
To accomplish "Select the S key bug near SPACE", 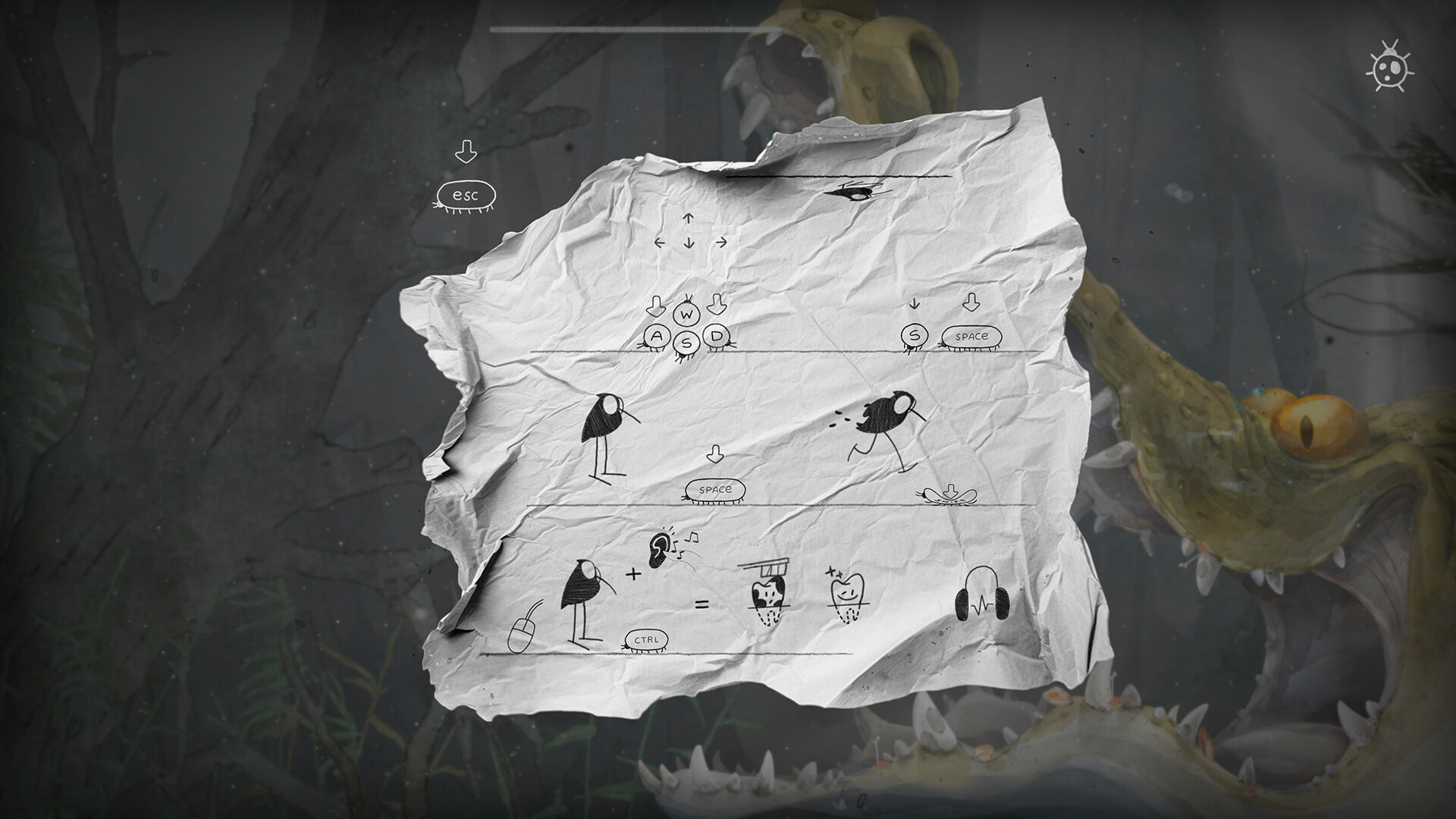I will [915, 333].
